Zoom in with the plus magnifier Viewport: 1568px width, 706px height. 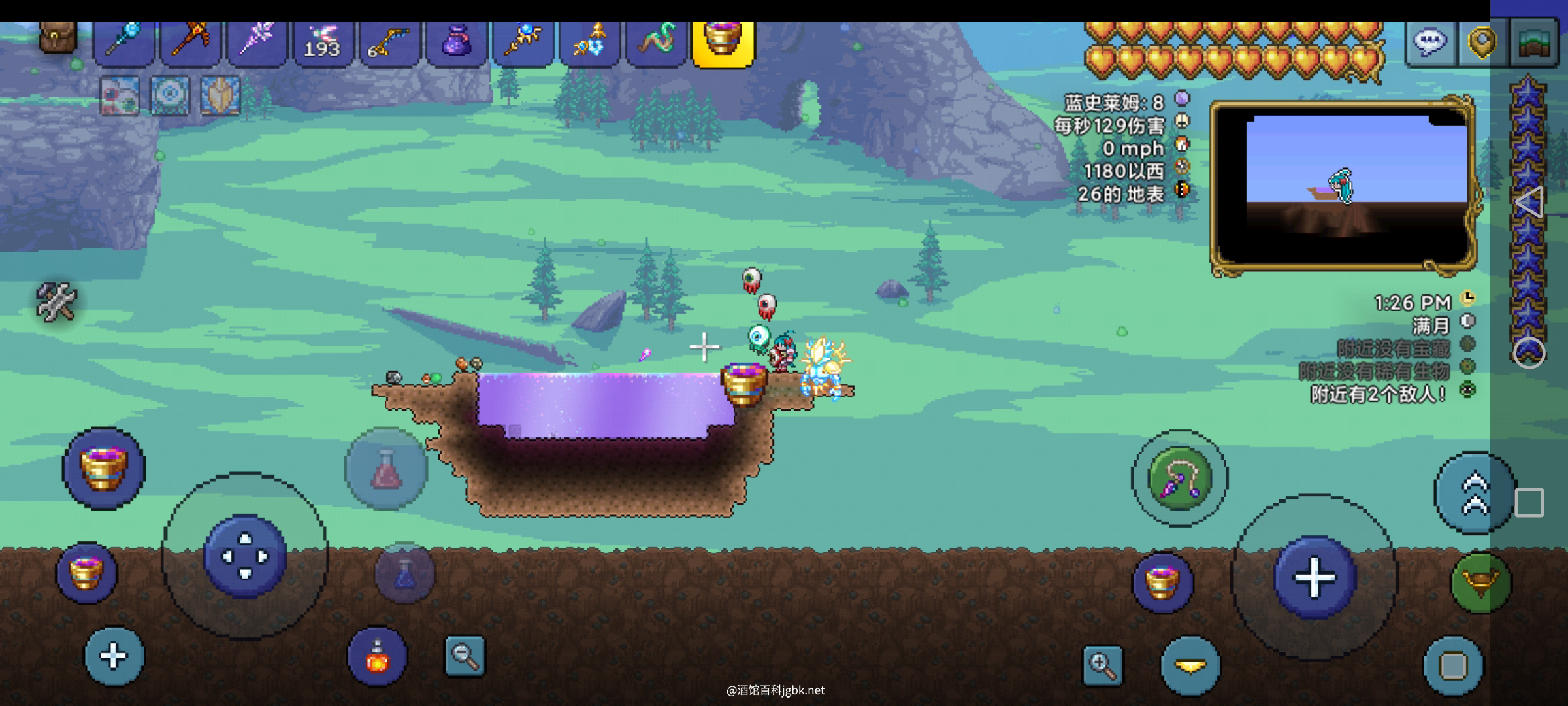[x=1103, y=665]
